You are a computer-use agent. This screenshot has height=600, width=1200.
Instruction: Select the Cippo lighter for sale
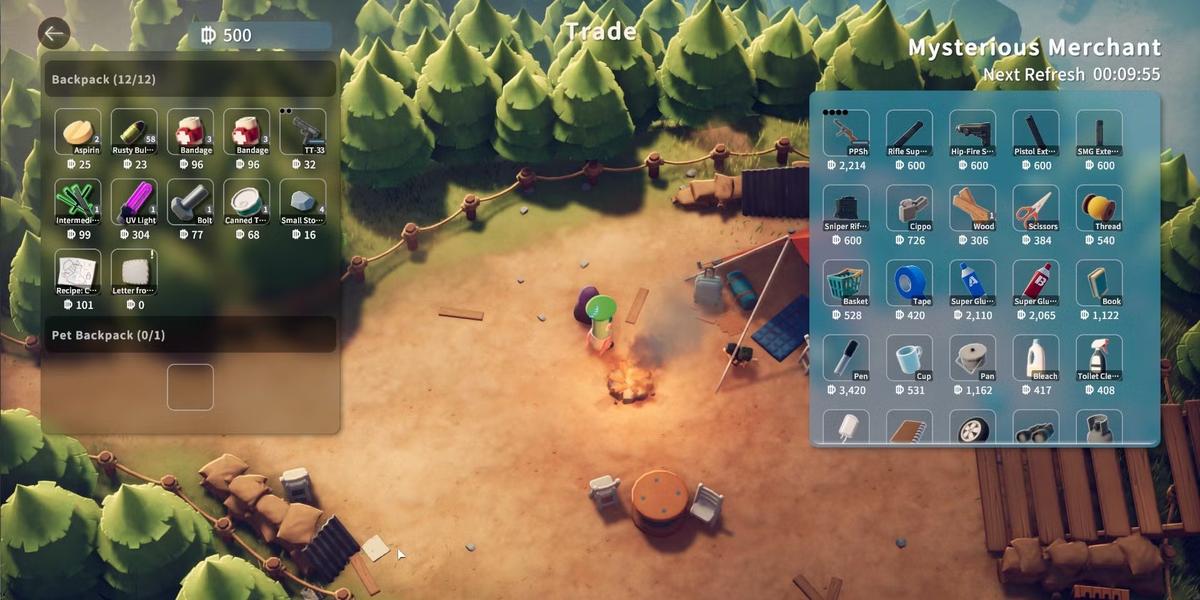[909, 208]
